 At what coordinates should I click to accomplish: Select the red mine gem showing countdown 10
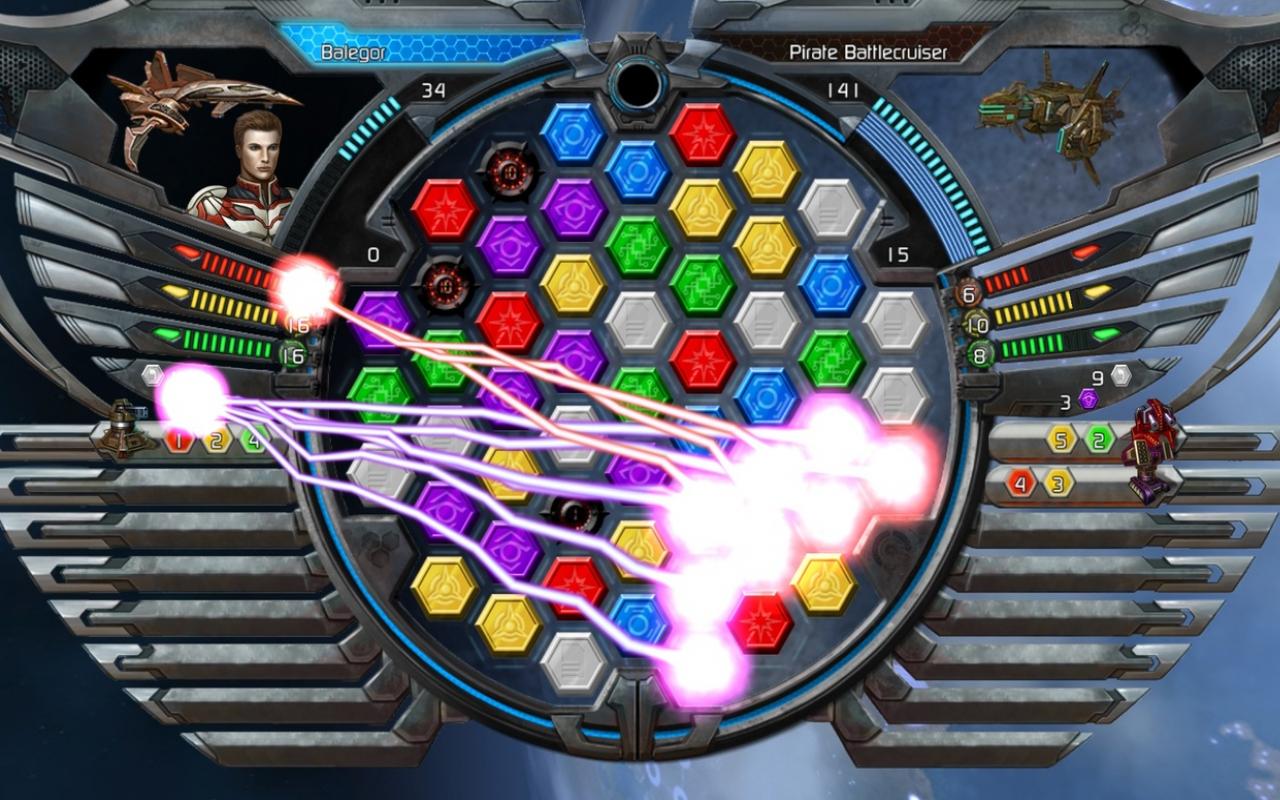pos(510,172)
